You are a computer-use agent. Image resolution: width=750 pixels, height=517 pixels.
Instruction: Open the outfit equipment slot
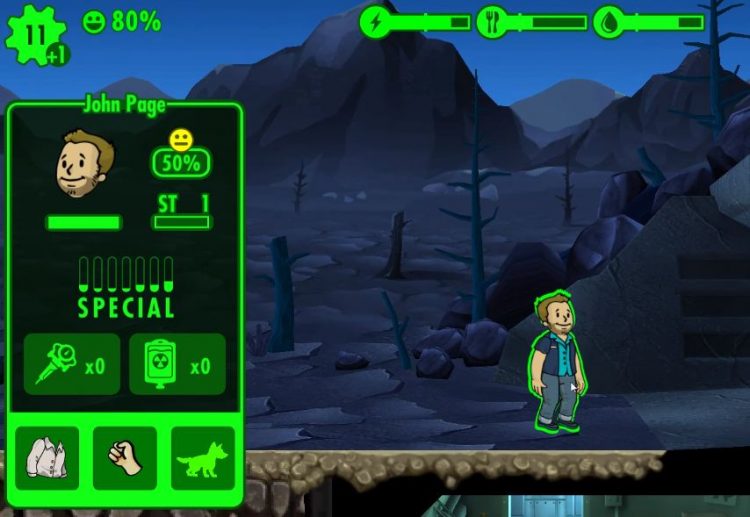click(x=47, y=458)
